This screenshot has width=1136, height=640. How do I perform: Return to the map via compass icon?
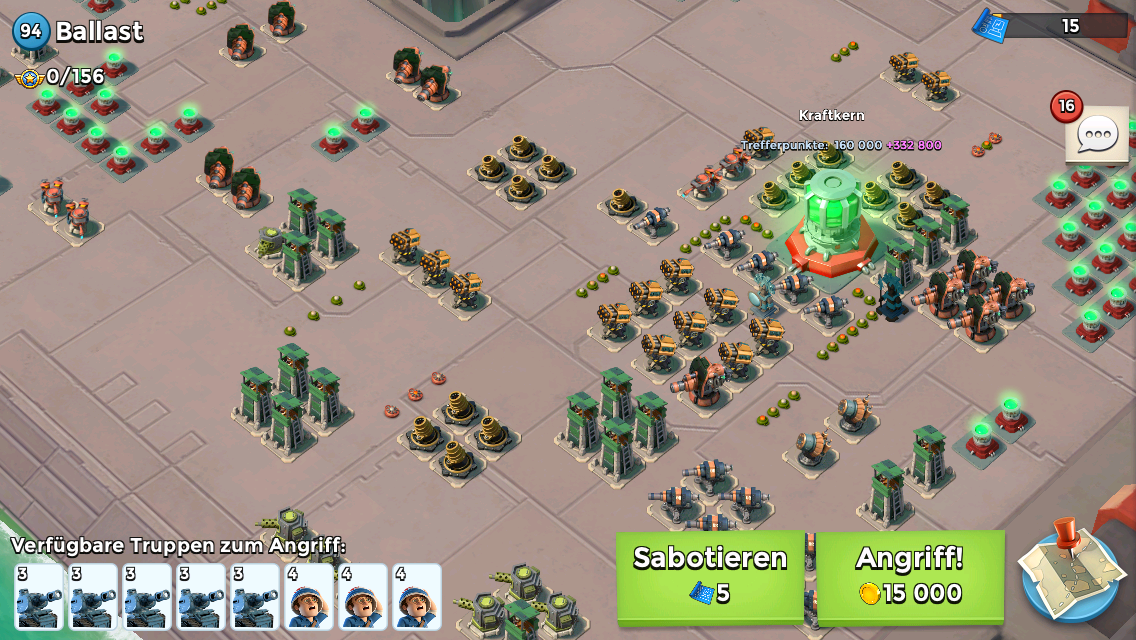pyautogui.click(x=1070, y=572)
